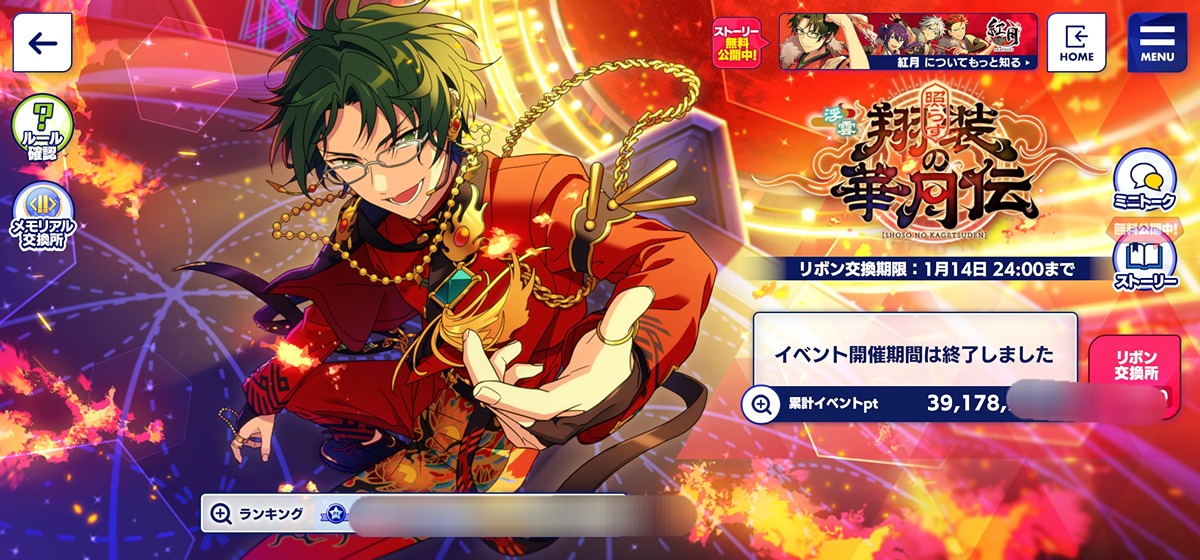This screenshot has width=1200, height=560.
Task: Open the MENU button
Action: (x=1157, y=42)
